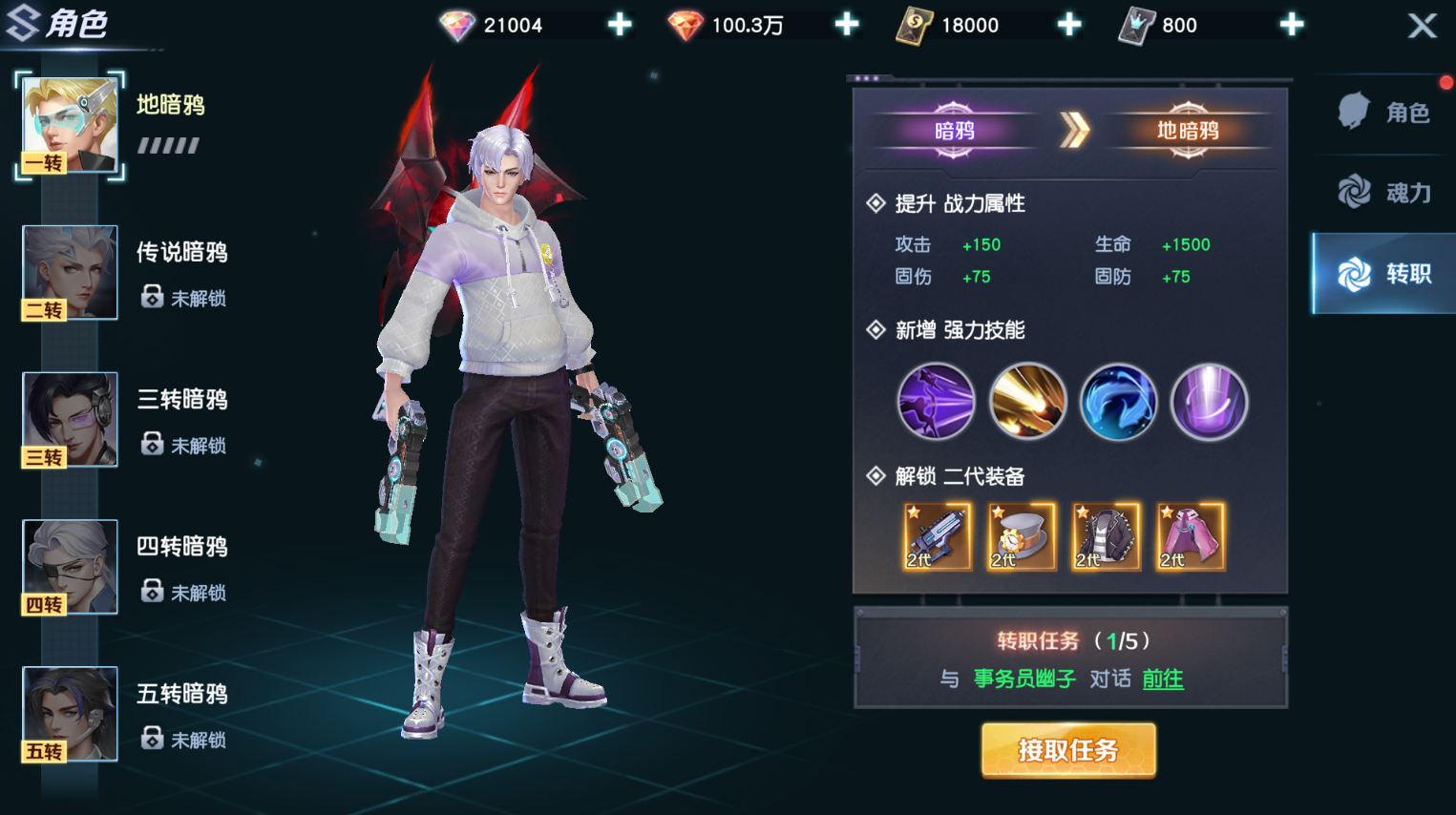The image size is (1456, 815).
Task: Click plus beside the 800 ticket count
Action: [1292, 25]
